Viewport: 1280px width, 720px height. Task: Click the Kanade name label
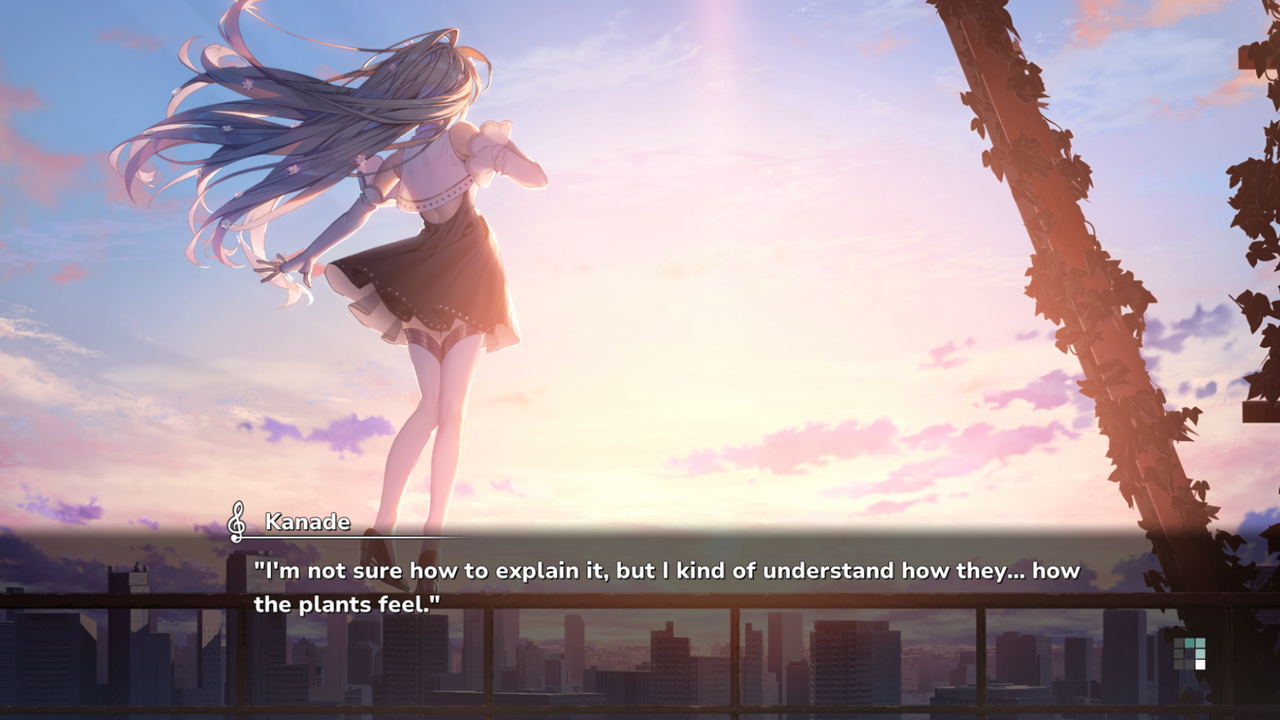coord(306,522)
